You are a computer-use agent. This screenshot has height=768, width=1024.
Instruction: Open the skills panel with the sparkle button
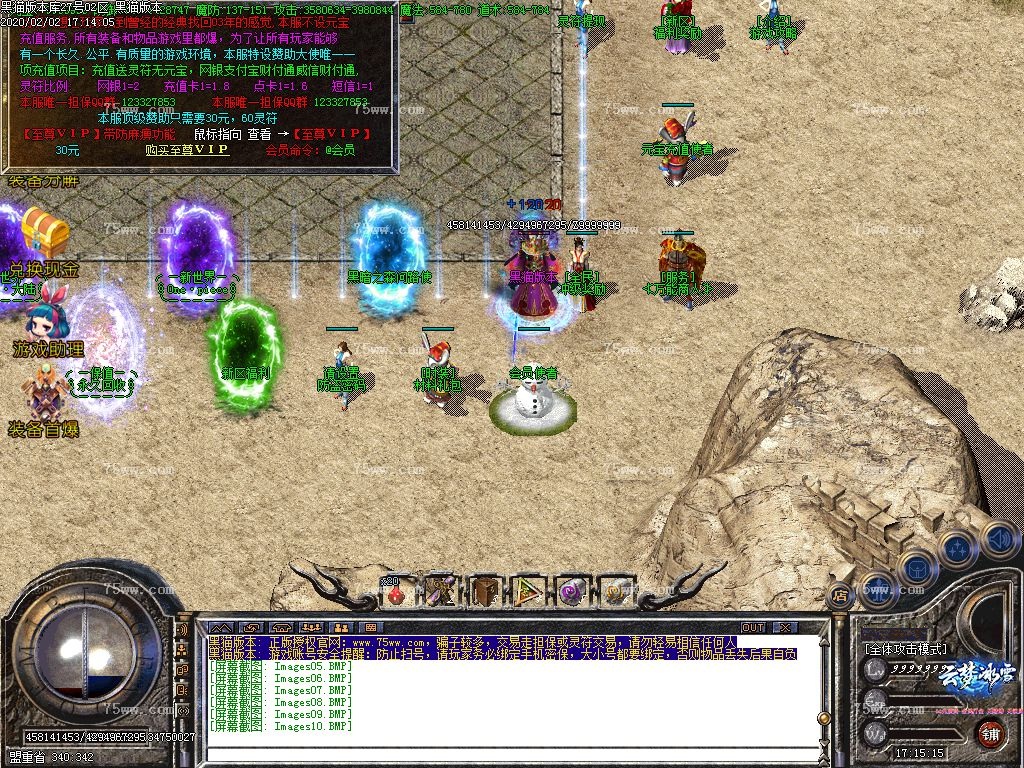957,549
